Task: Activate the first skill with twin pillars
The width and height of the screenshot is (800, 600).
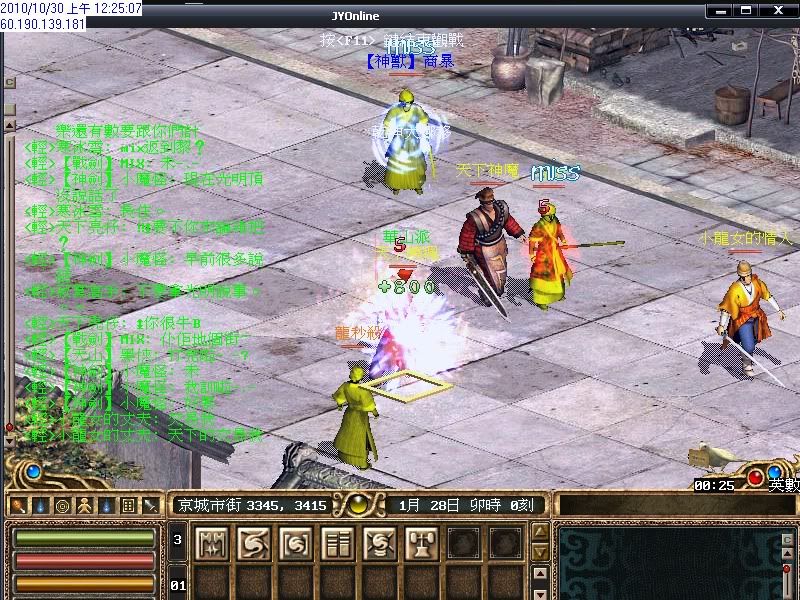Action: [x=212, y=543]
